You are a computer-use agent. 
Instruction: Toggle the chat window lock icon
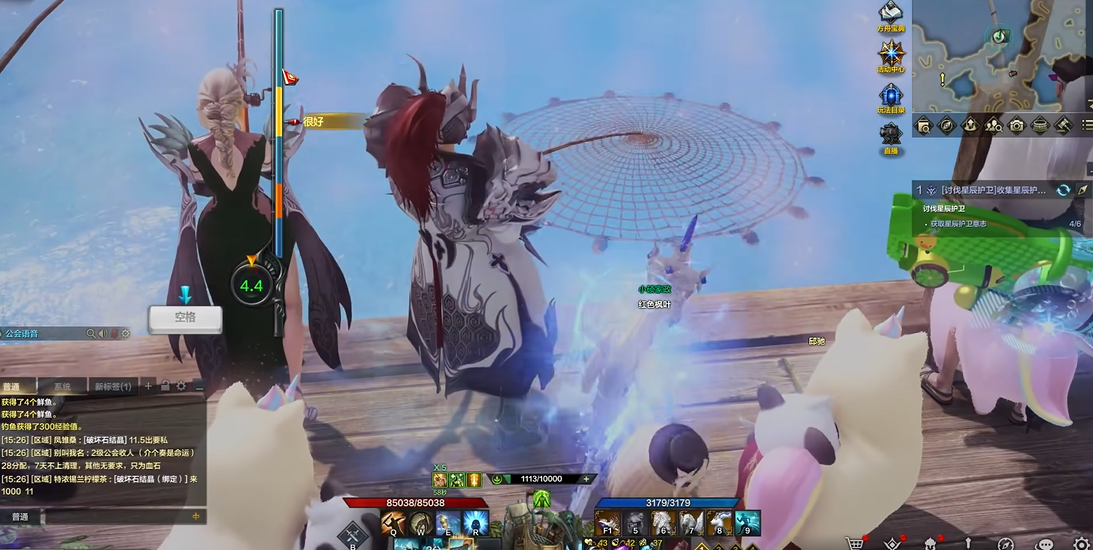[x=165, y=386]
